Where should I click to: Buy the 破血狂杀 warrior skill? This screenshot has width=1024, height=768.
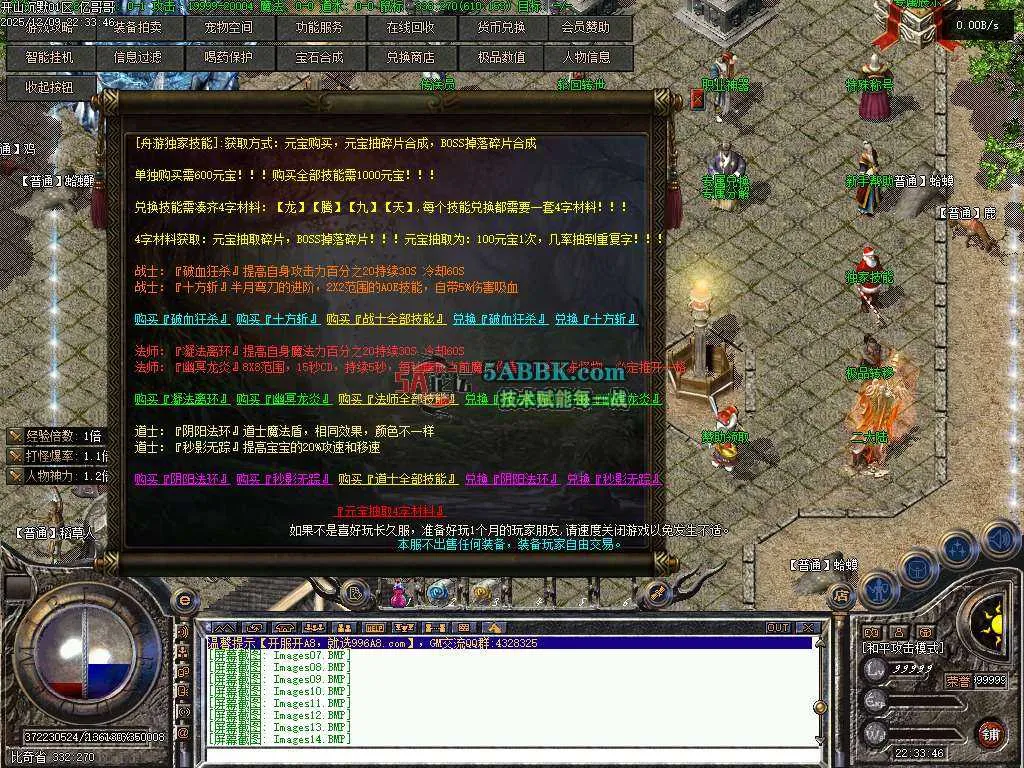coord(180,320)
